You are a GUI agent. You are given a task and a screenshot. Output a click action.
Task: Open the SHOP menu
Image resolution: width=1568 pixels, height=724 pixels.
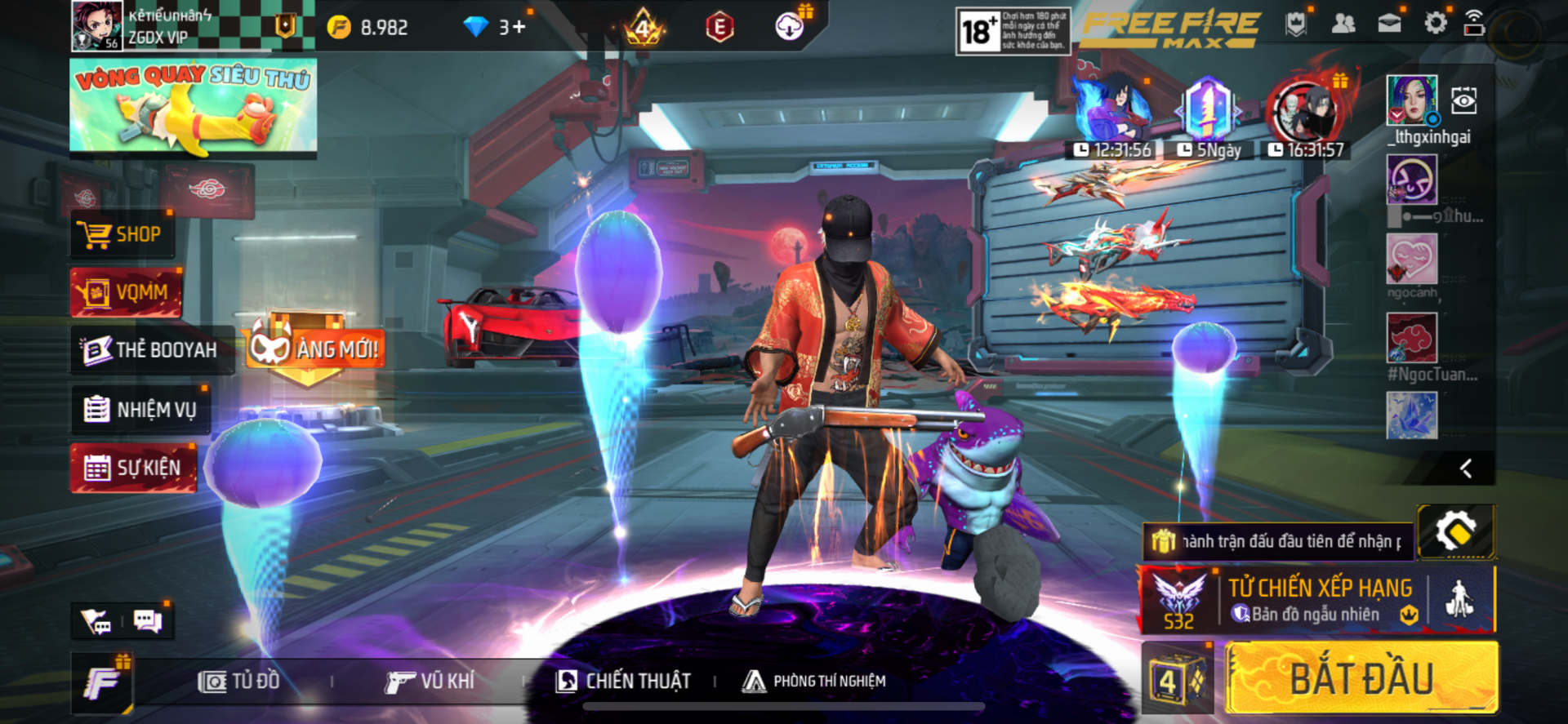[122, 235]
